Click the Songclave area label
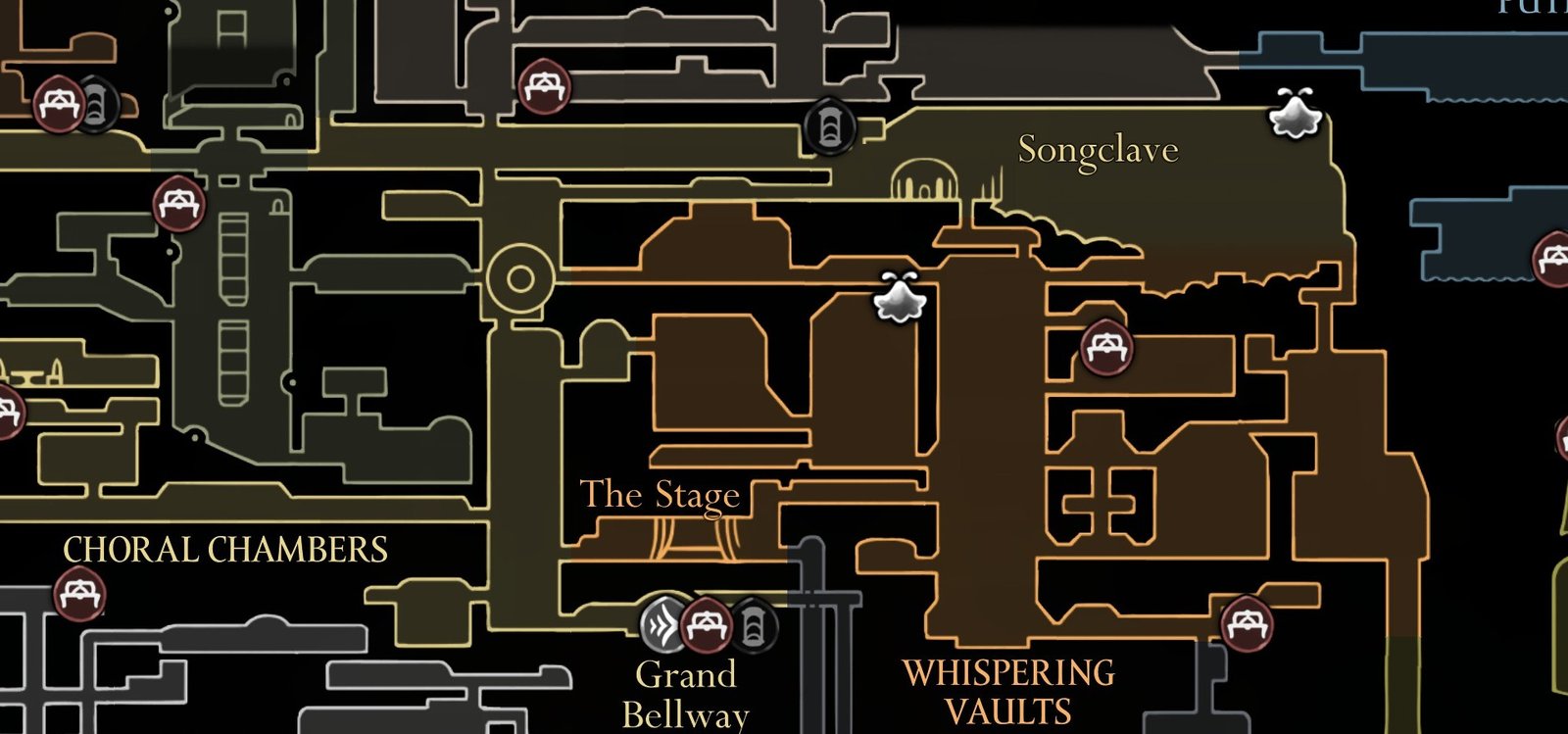Image resolution: width=1568 pixels, height=734 pixels. [1097, 150]
